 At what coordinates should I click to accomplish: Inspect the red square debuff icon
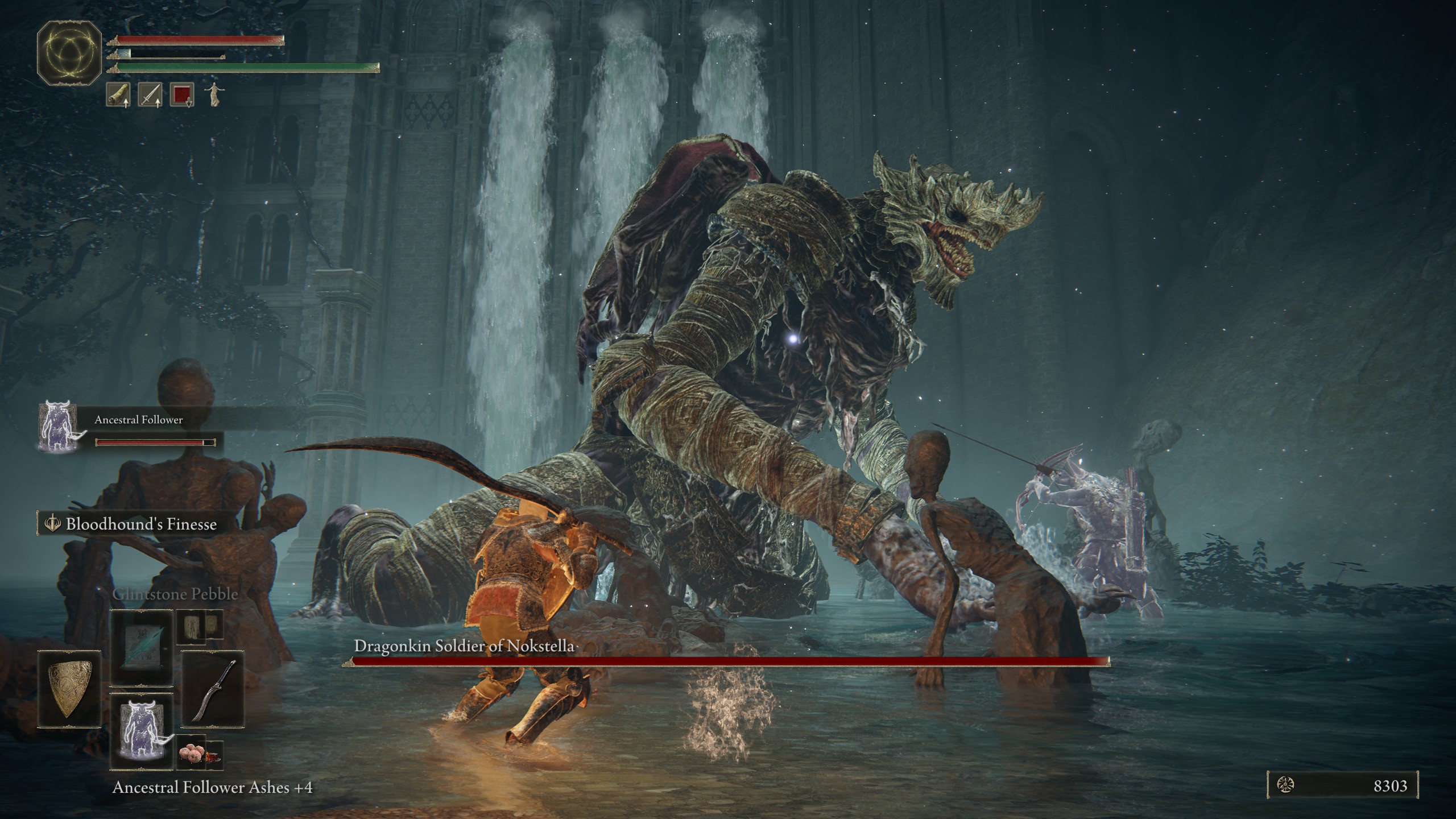(x=182, y=94)
